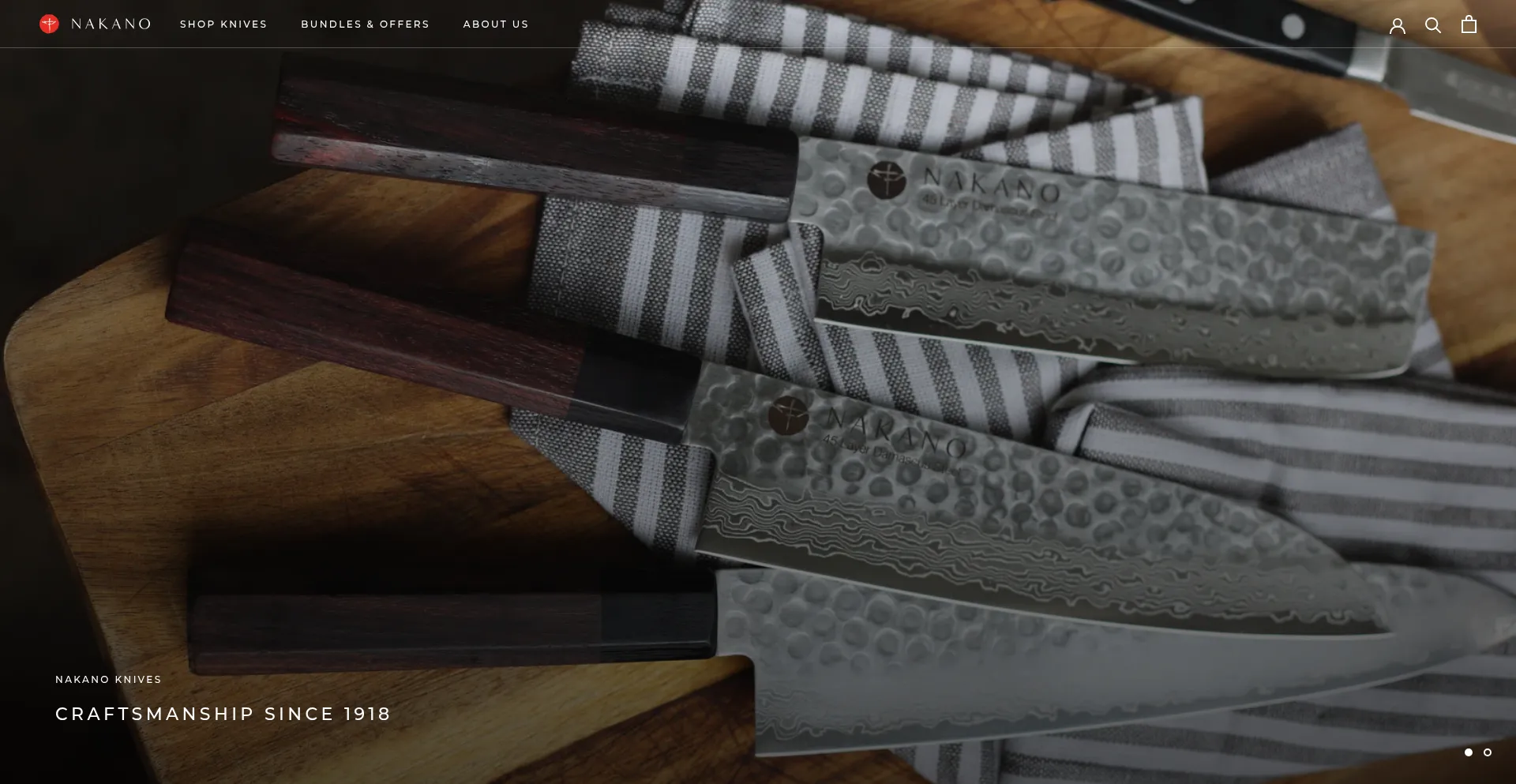
Task: Open the account profile icon
Action: point(1398,25)
